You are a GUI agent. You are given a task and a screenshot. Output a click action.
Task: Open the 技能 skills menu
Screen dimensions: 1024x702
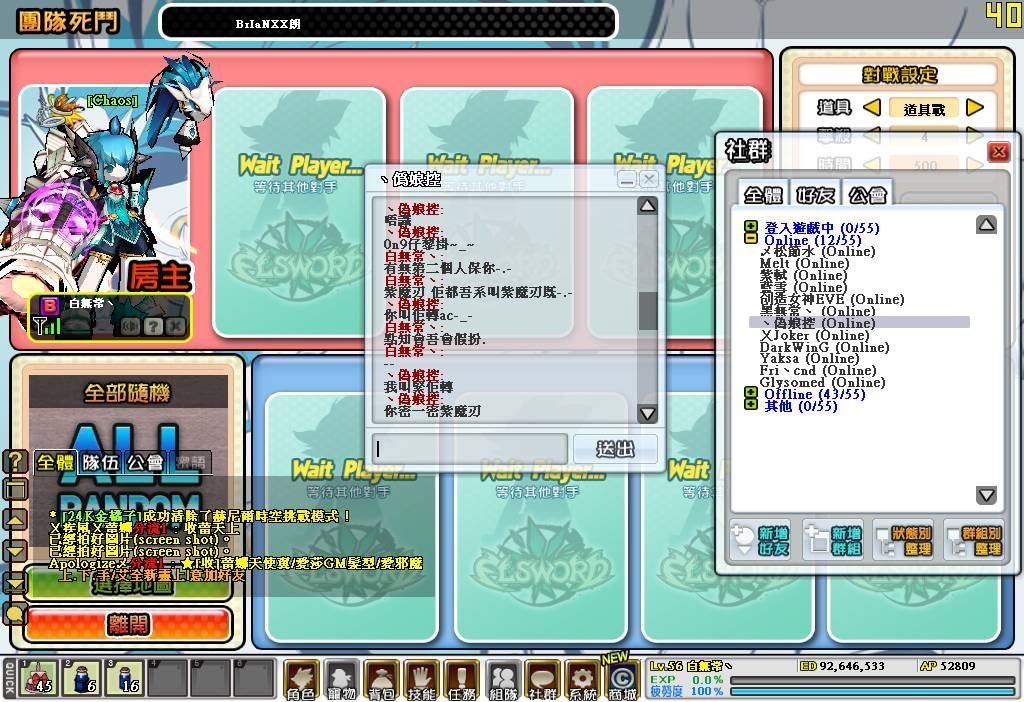click(x=422, y=680)
